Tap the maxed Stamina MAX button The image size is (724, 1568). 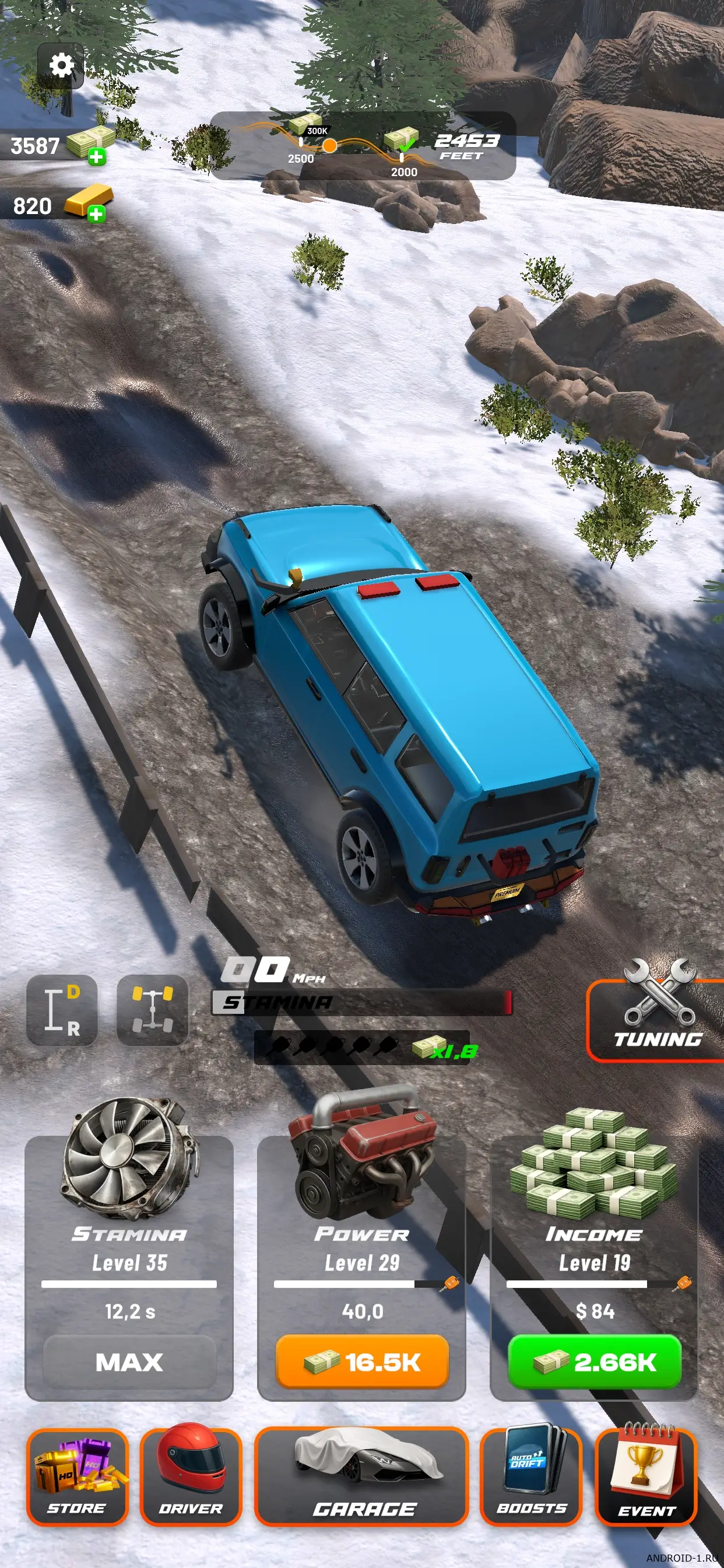[129, 1361]
